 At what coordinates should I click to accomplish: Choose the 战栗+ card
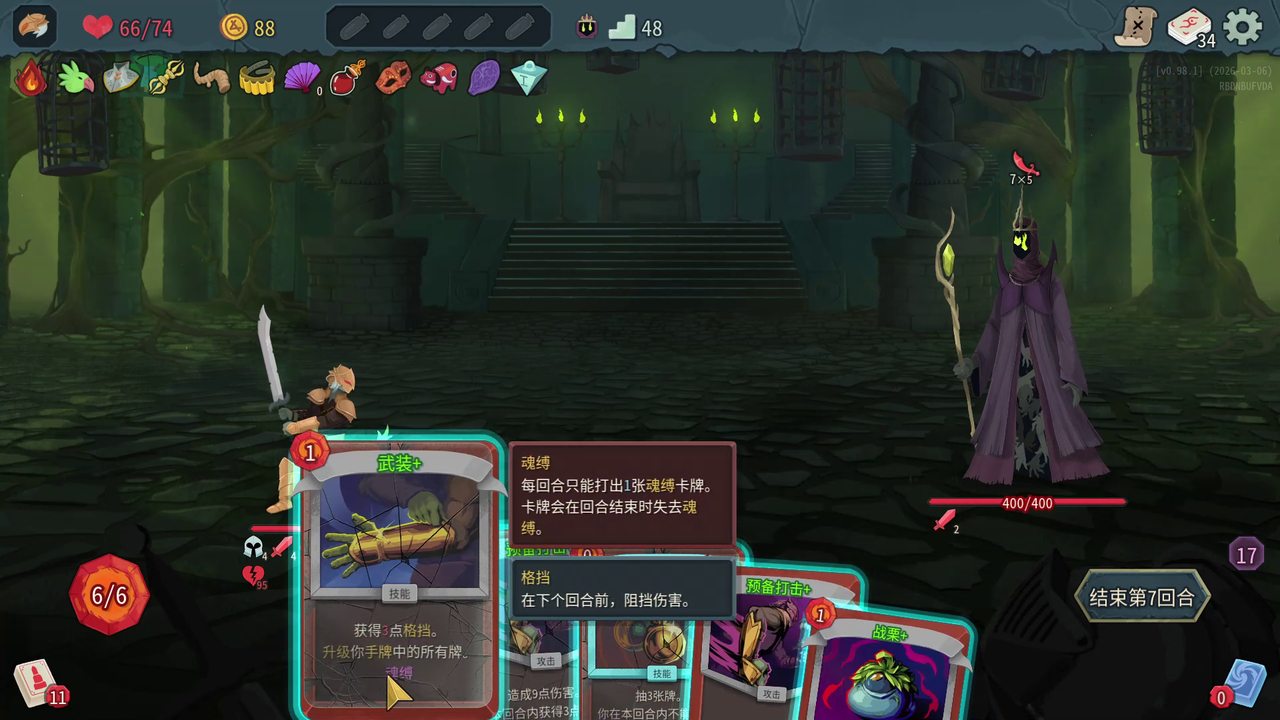pyautogui.click(x=890, y=670)
